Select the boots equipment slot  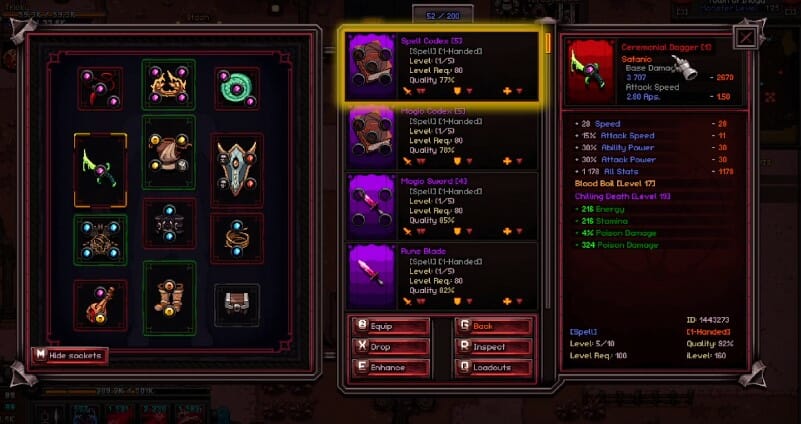(x=168, y=297)
